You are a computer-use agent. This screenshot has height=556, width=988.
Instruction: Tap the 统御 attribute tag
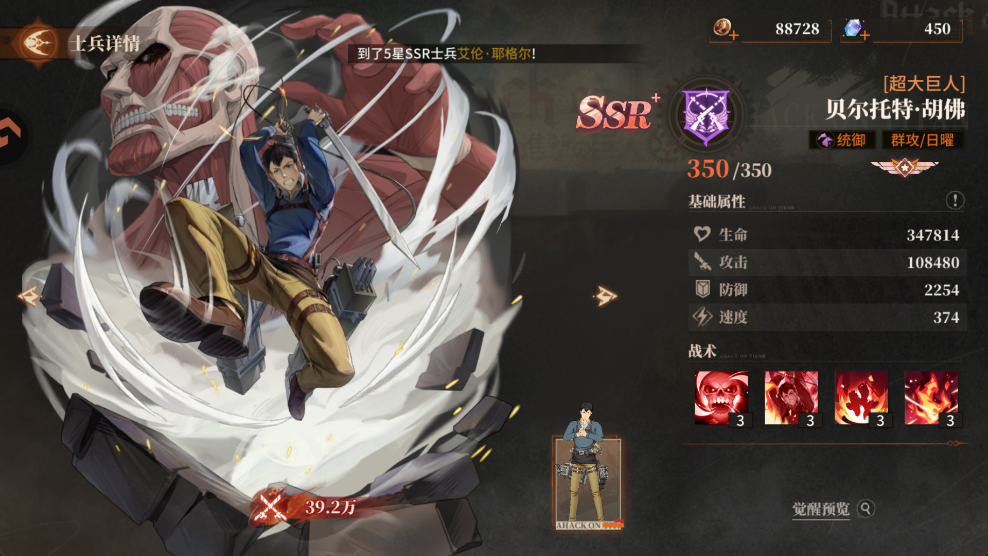click(843, 141)
